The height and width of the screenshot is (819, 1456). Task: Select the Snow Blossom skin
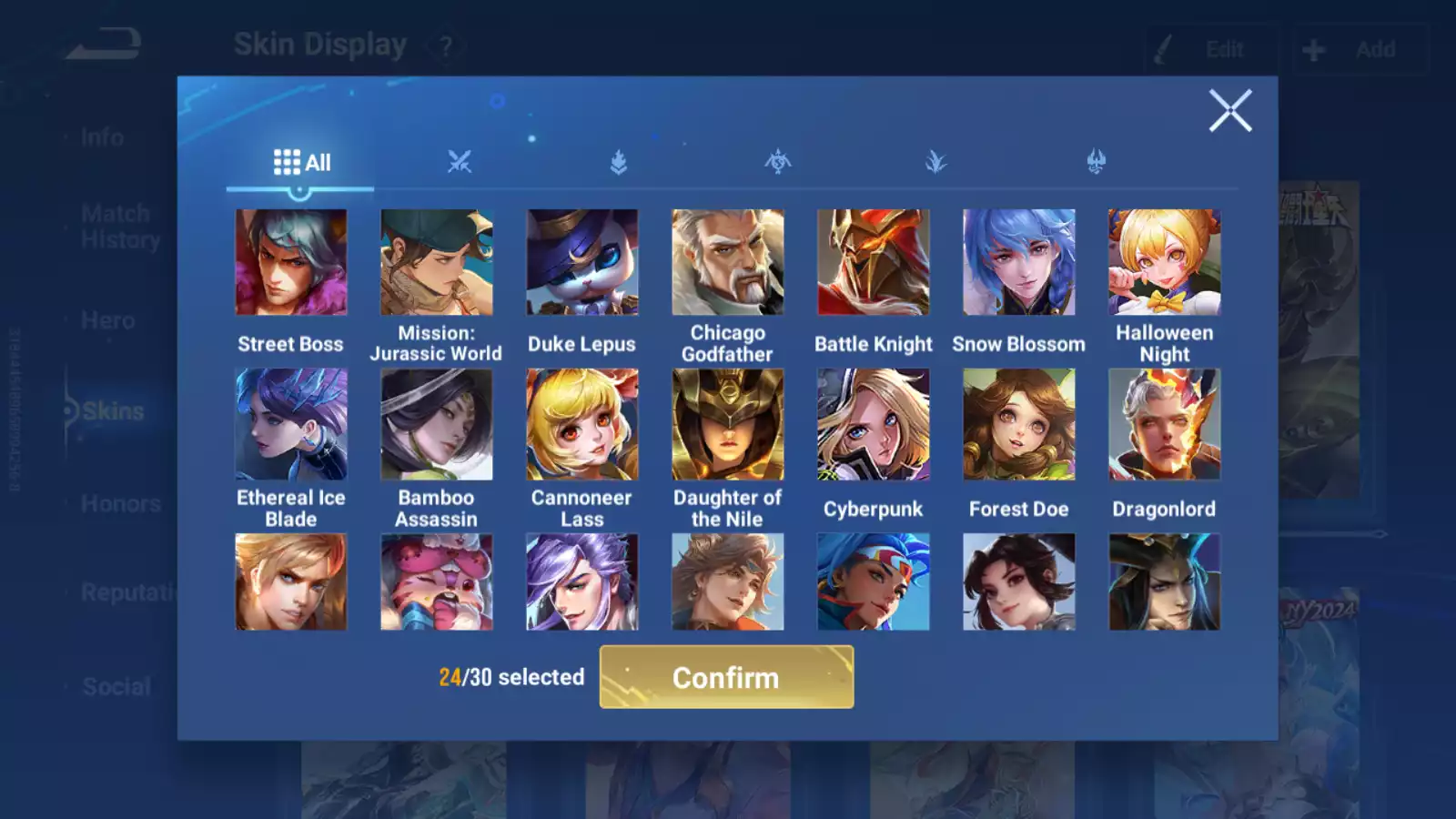pyautogui.click(x=1019, y=263)
